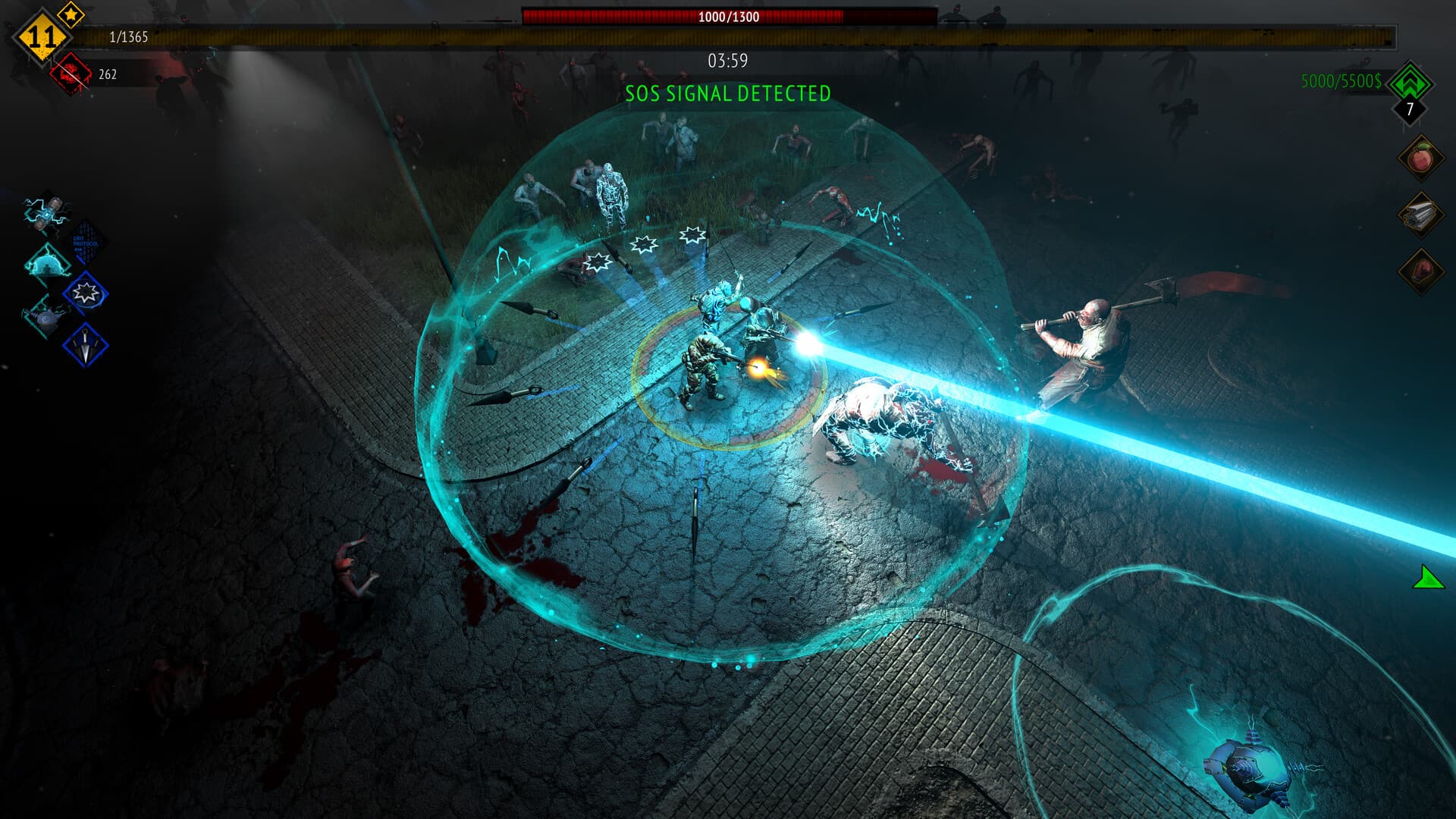Activate the Crit Protocol skill
This screenshot has width=1456, height=819.
[x=86, y=241]
